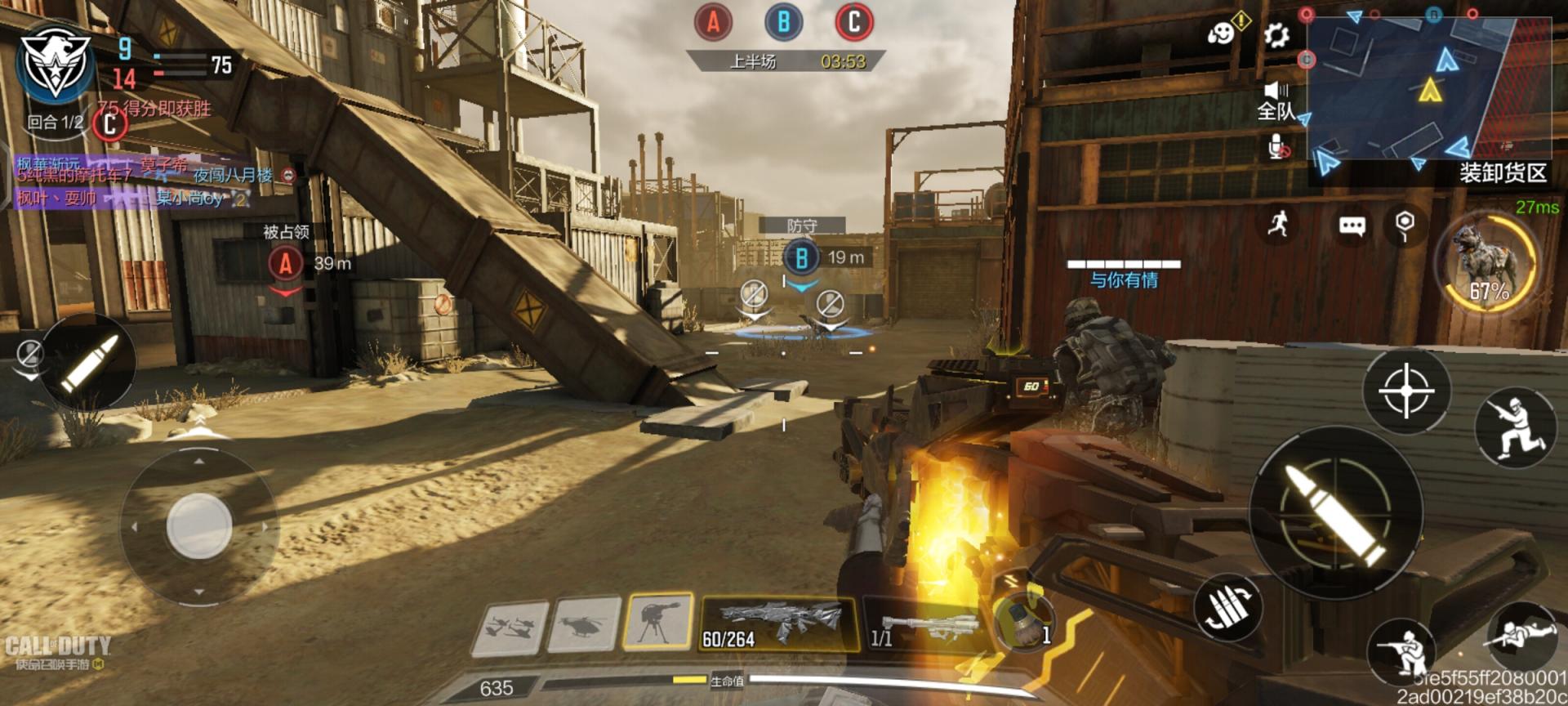
Task: Toggle the team voice speaker
Action: (x=1276, y=91)
